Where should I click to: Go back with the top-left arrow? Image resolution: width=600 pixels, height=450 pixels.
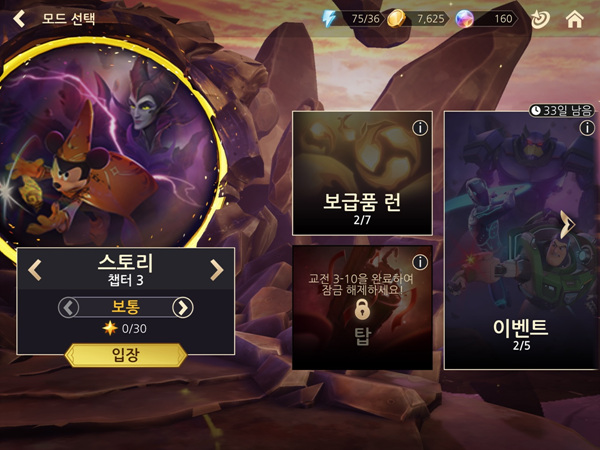(18, 18)
